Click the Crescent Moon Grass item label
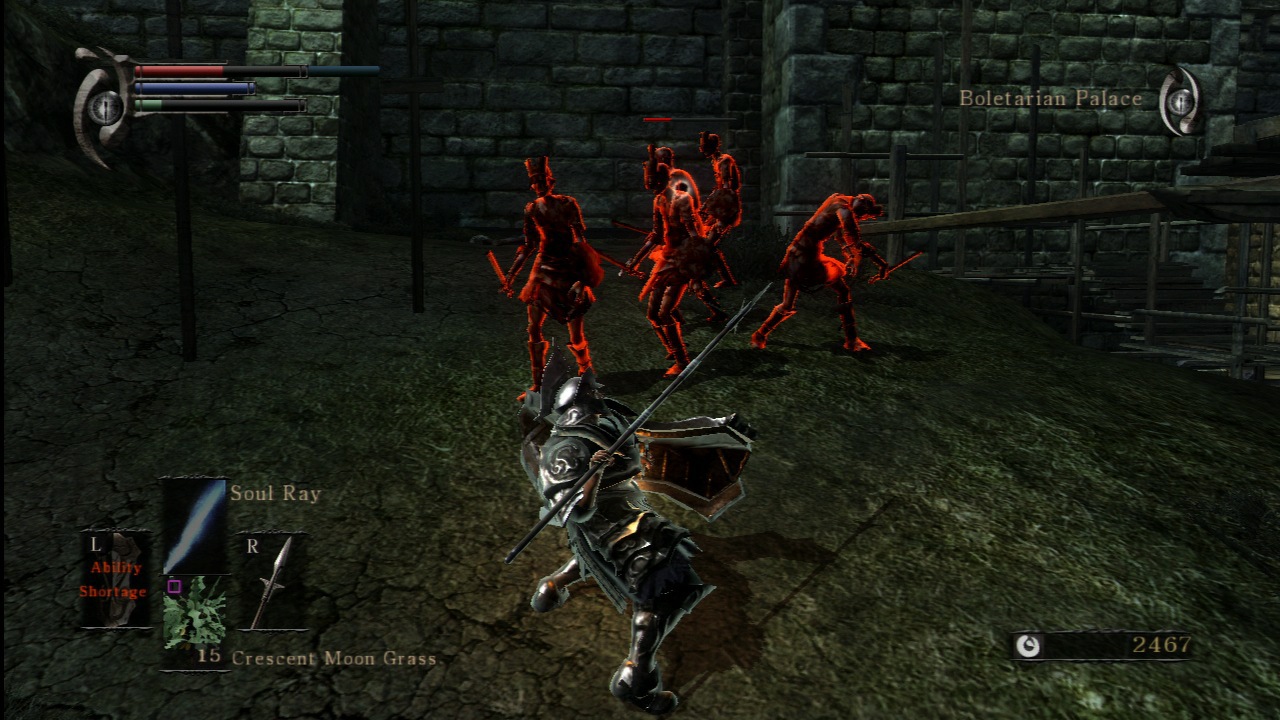The image size is (1280, 720). click(x=334, y=659)
